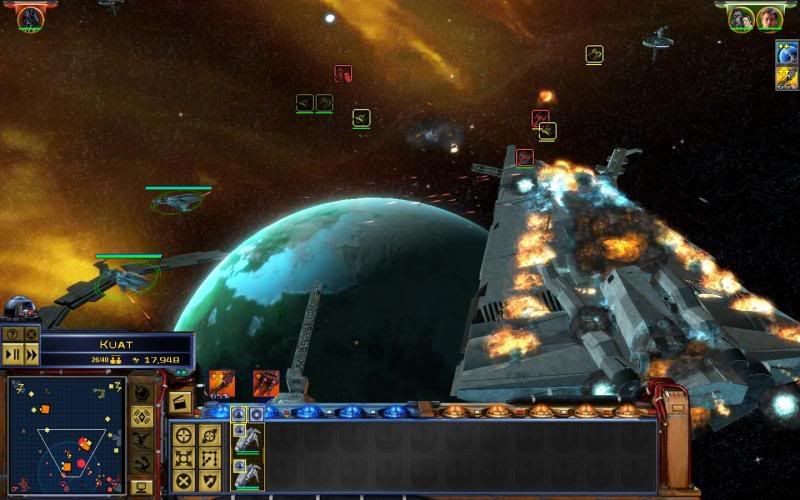
Task: Click the monitor icon below the minimap buttons
Action: pos(142,486)
